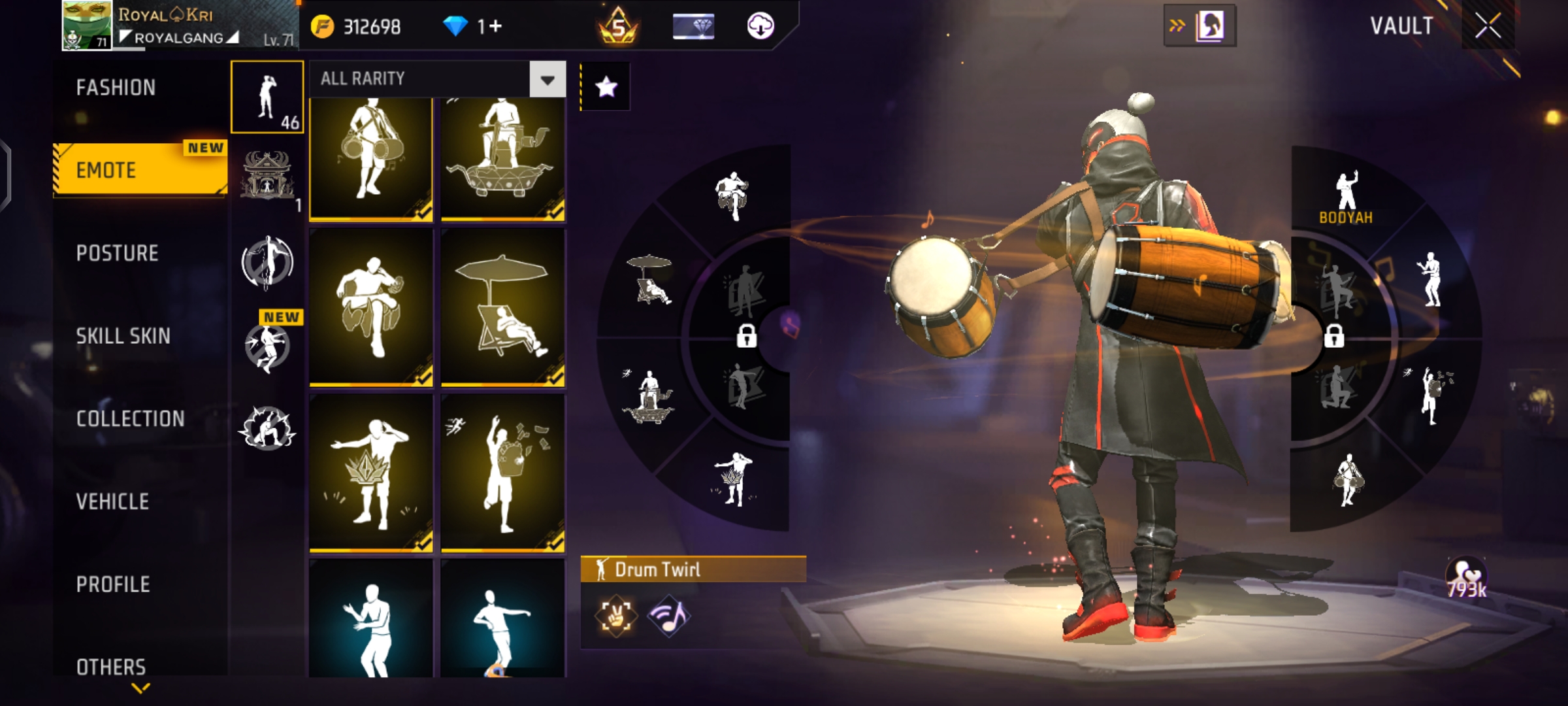Show the Profile category
1568x706 pixels.
coord(113,584)
